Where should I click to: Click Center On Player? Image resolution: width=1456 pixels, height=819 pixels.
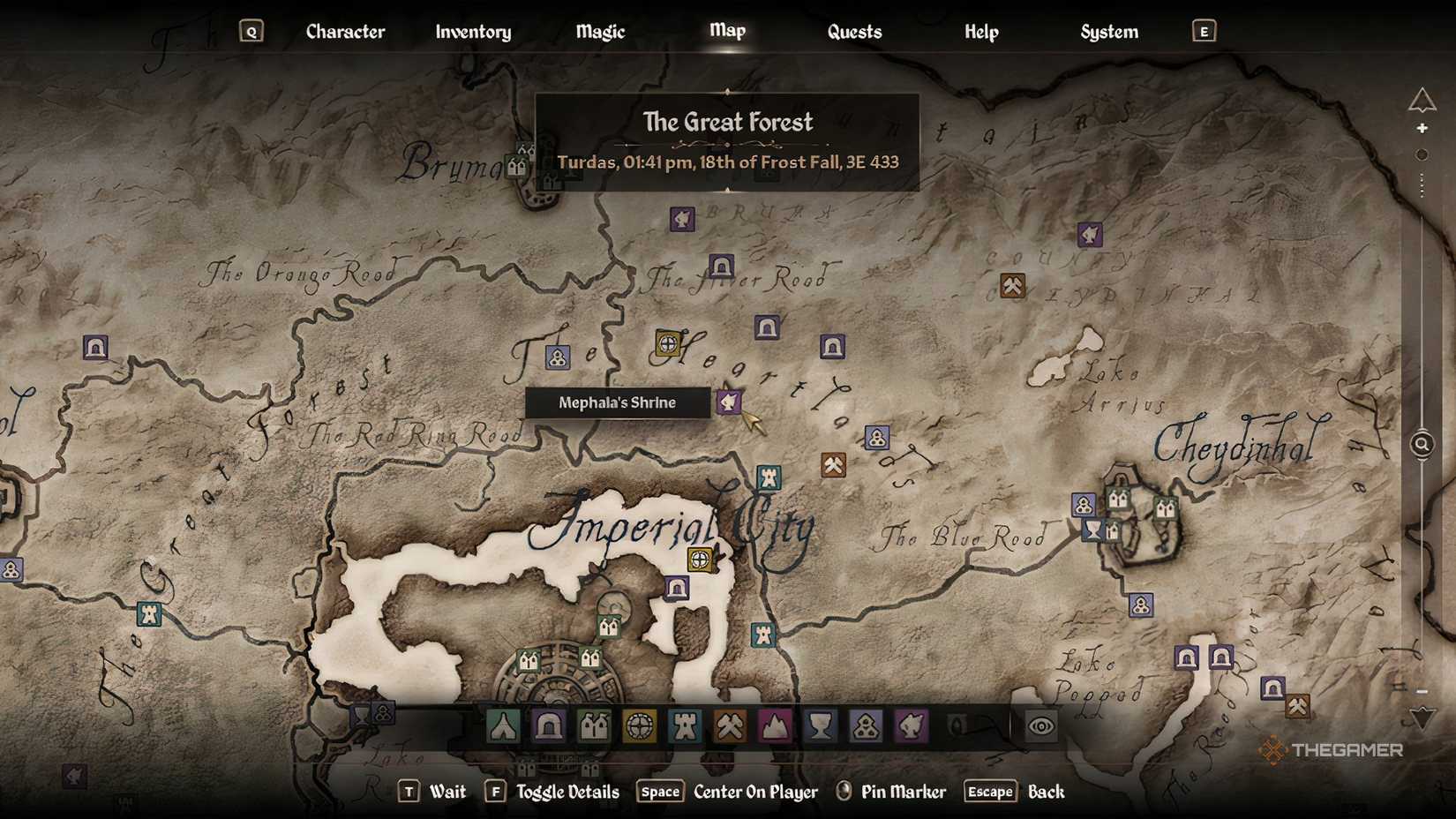(754, 792)
